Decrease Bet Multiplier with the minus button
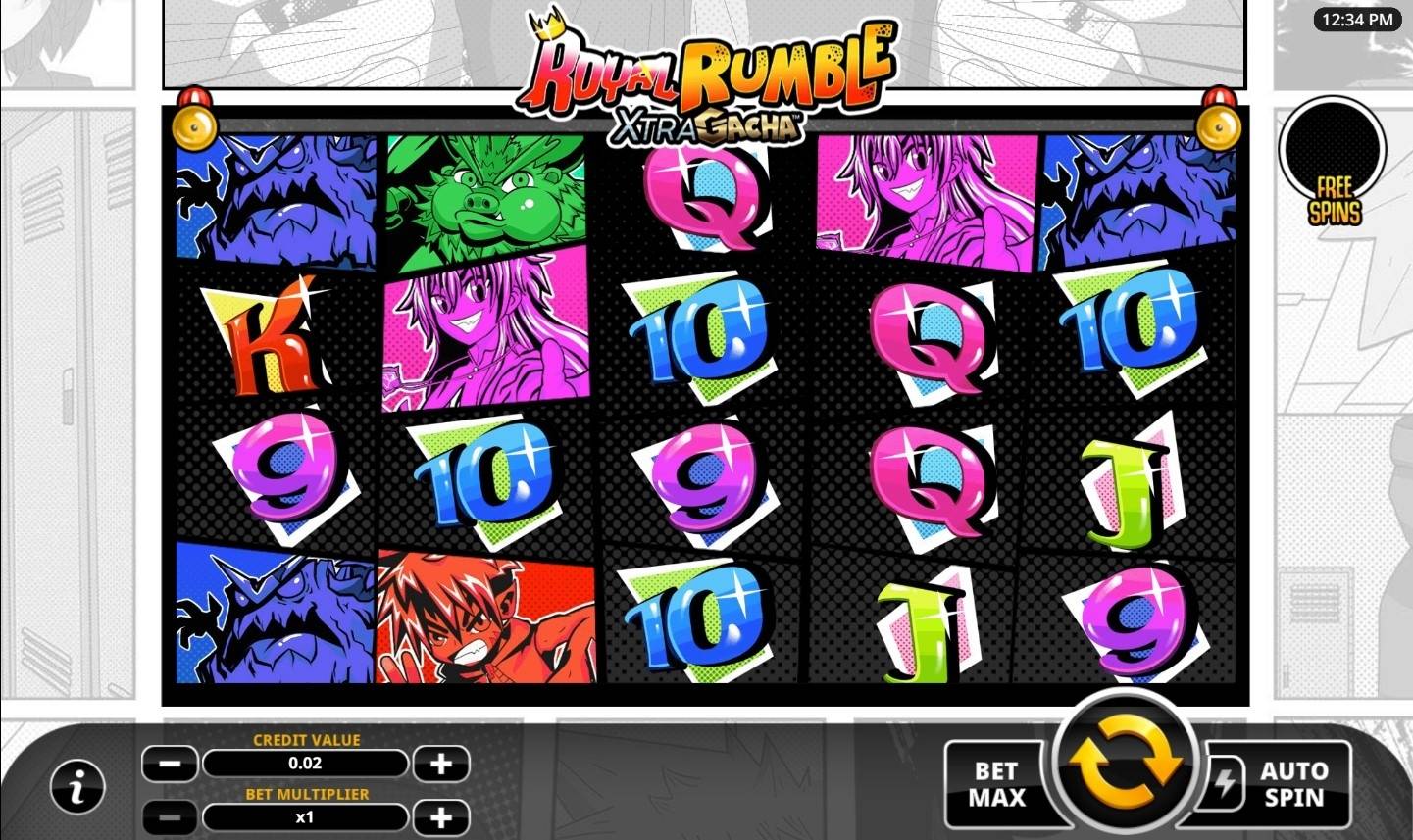 (170, 816)
